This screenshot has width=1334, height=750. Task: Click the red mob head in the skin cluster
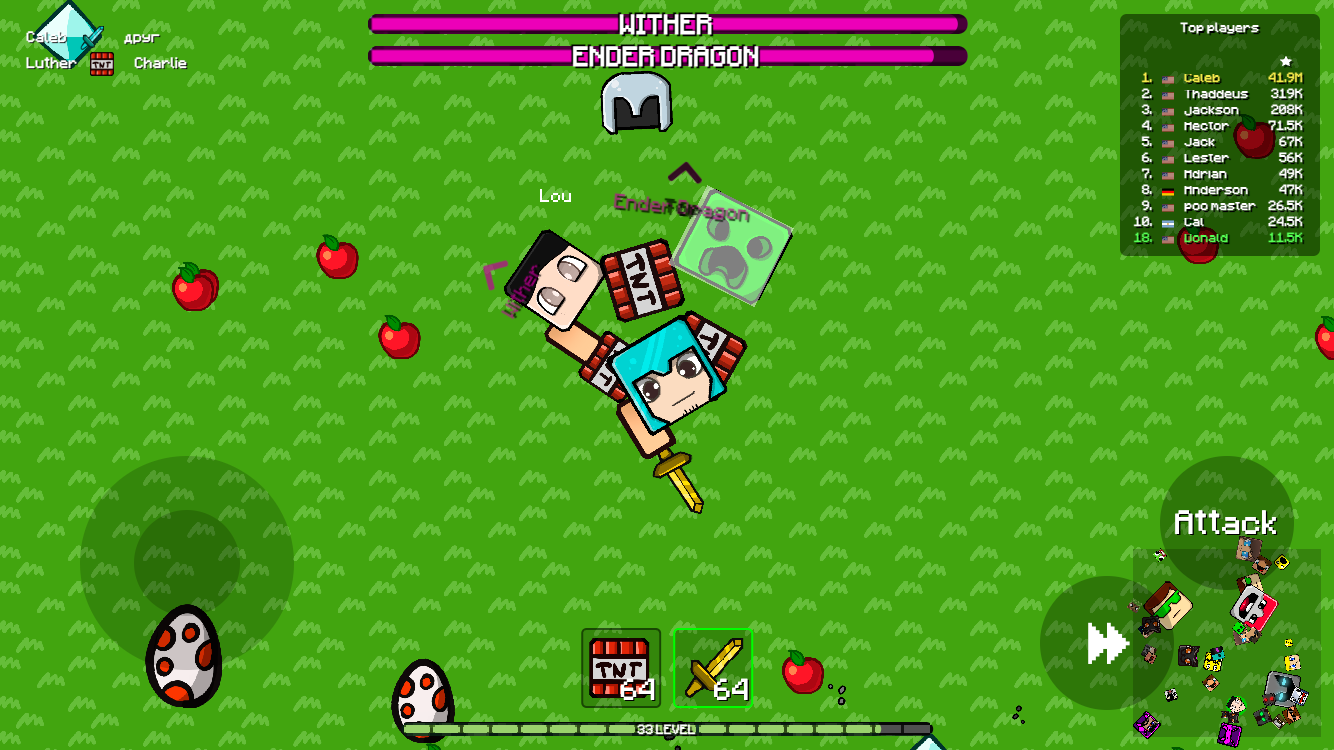click(x=1254, y=607)
